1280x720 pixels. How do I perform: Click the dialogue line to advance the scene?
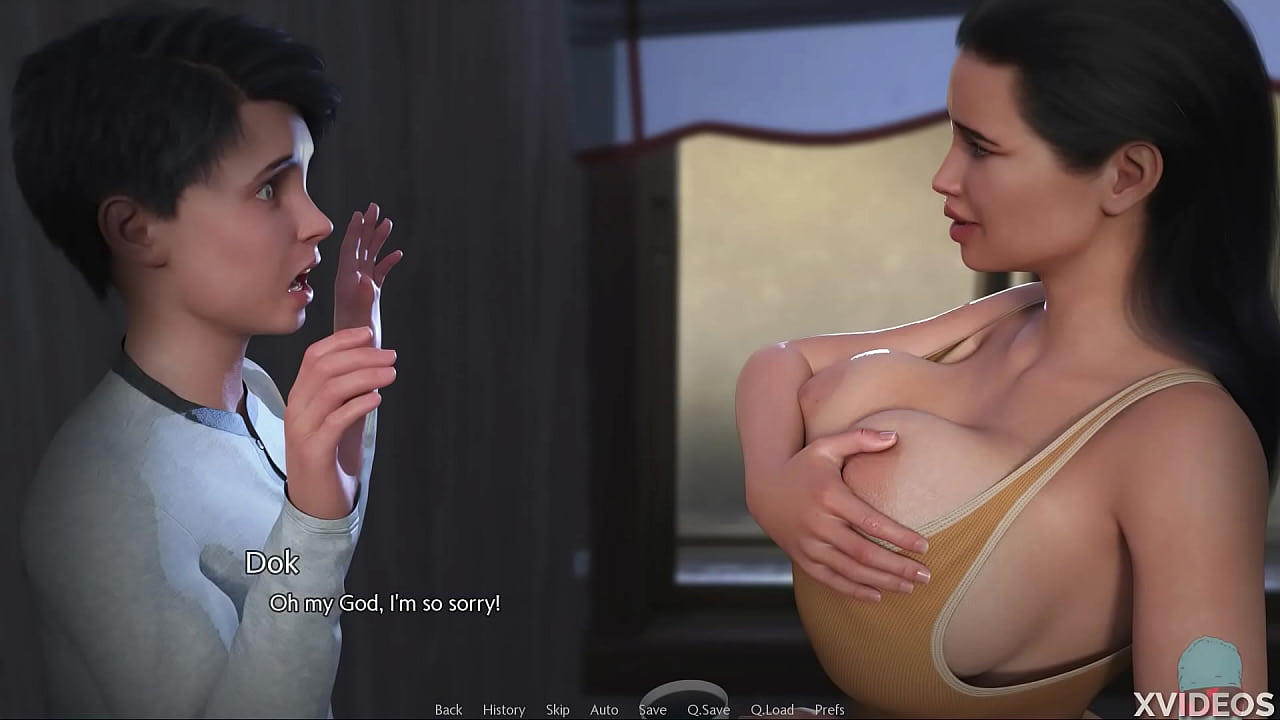coord(386,603)
